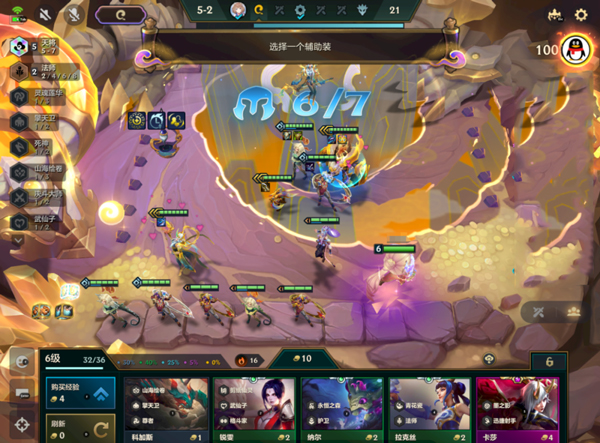The image size is (600, 443).
Task: Open the settings gear
Action: (x=581, y=15)
